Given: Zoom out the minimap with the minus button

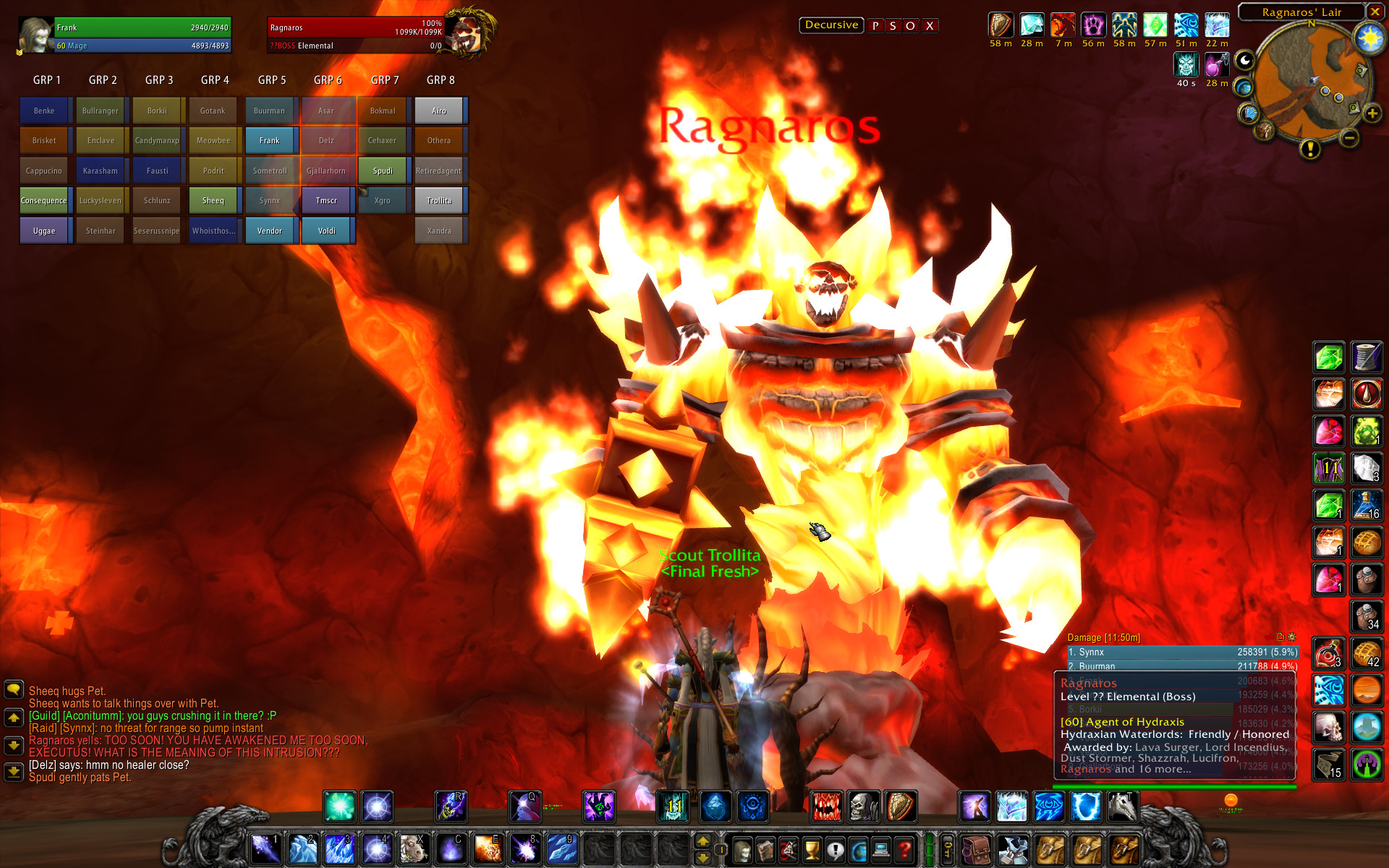Looking at the screenshot, I should (1349, 137).
